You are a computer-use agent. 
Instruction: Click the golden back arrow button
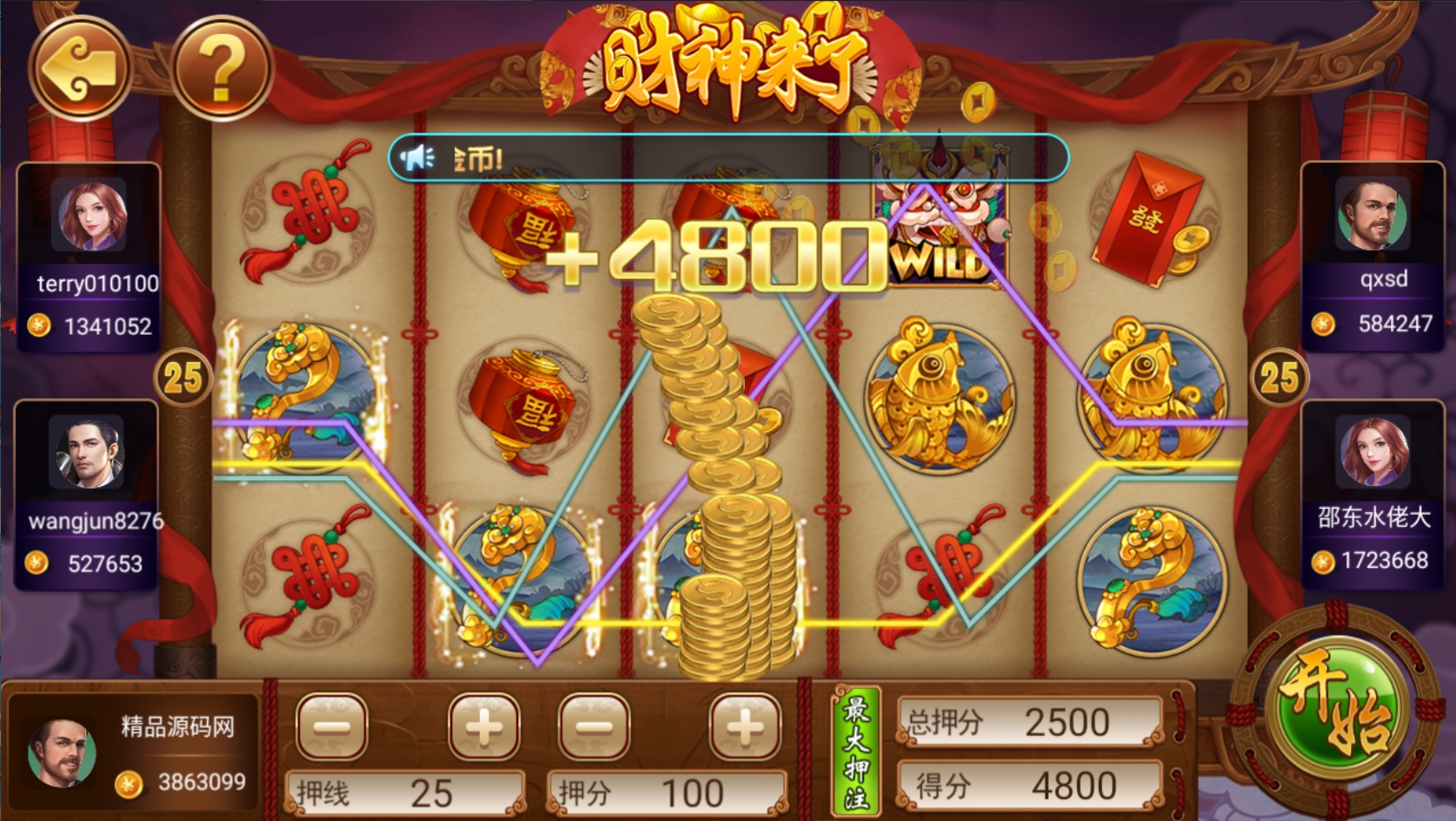(81, 67)
